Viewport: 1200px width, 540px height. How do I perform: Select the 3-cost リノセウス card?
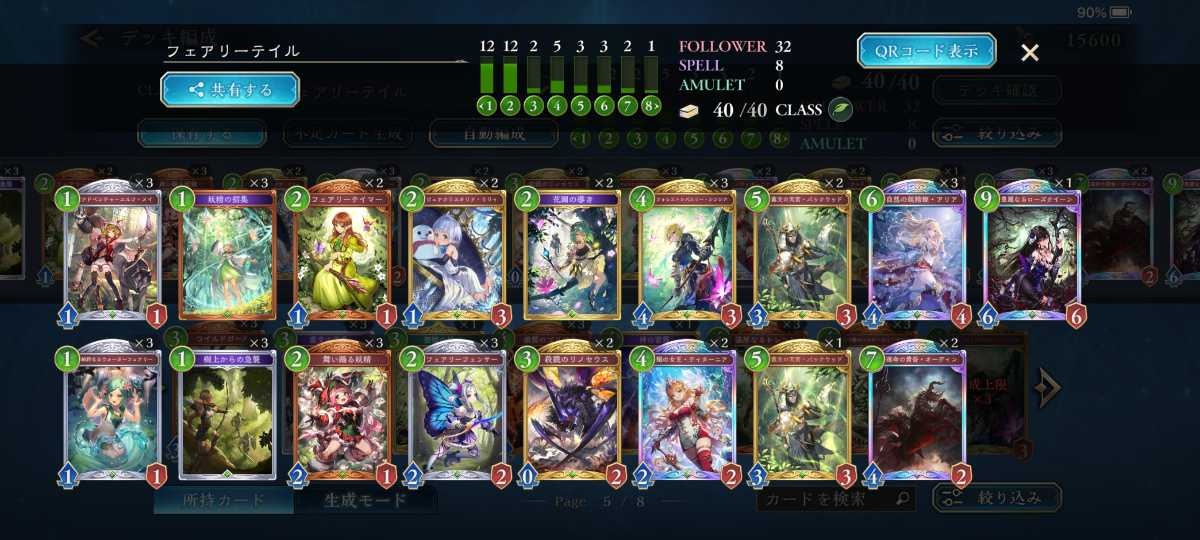click(572, 412)
